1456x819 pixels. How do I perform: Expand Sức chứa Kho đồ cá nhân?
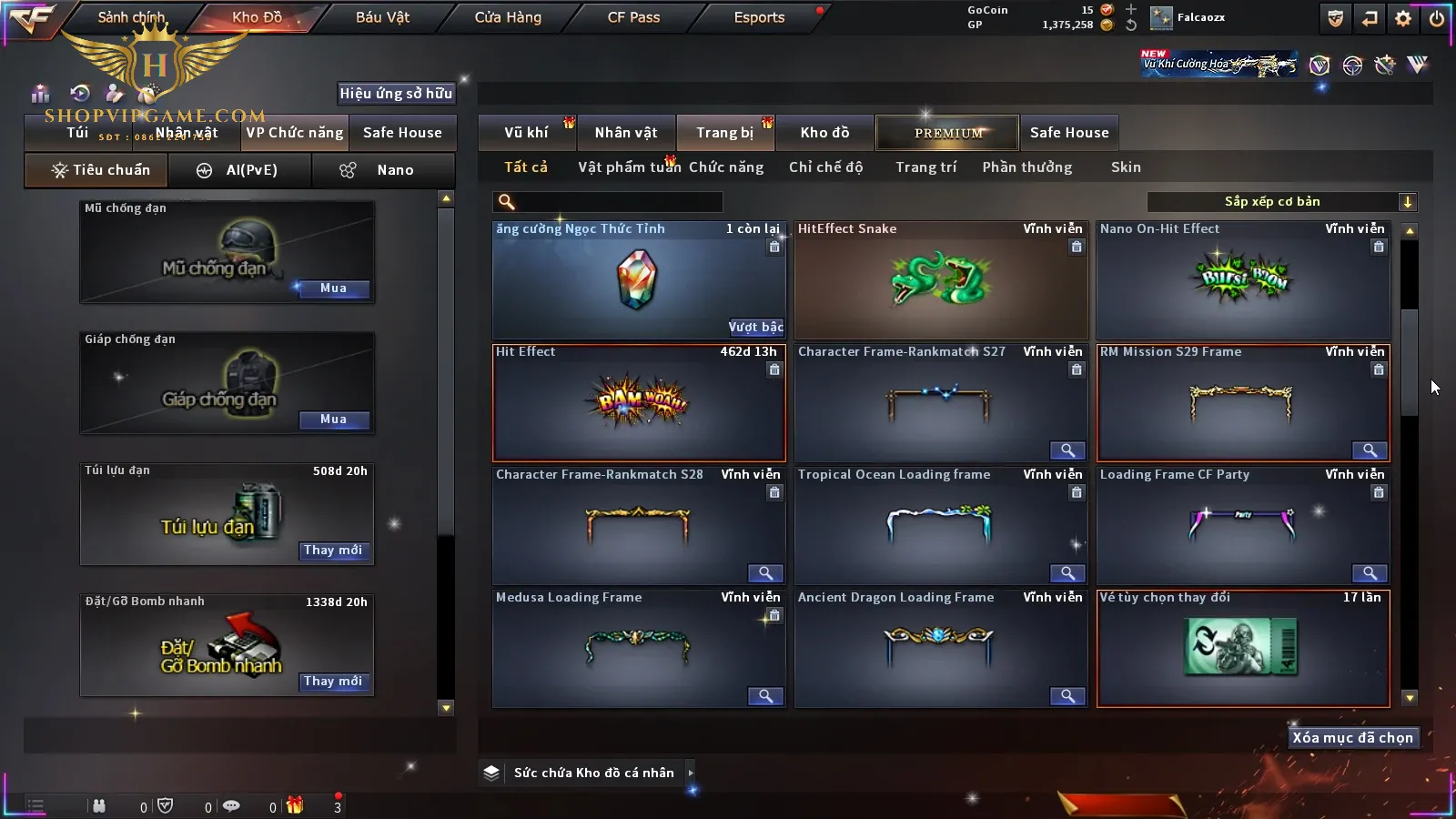click(x=593, y=773)
